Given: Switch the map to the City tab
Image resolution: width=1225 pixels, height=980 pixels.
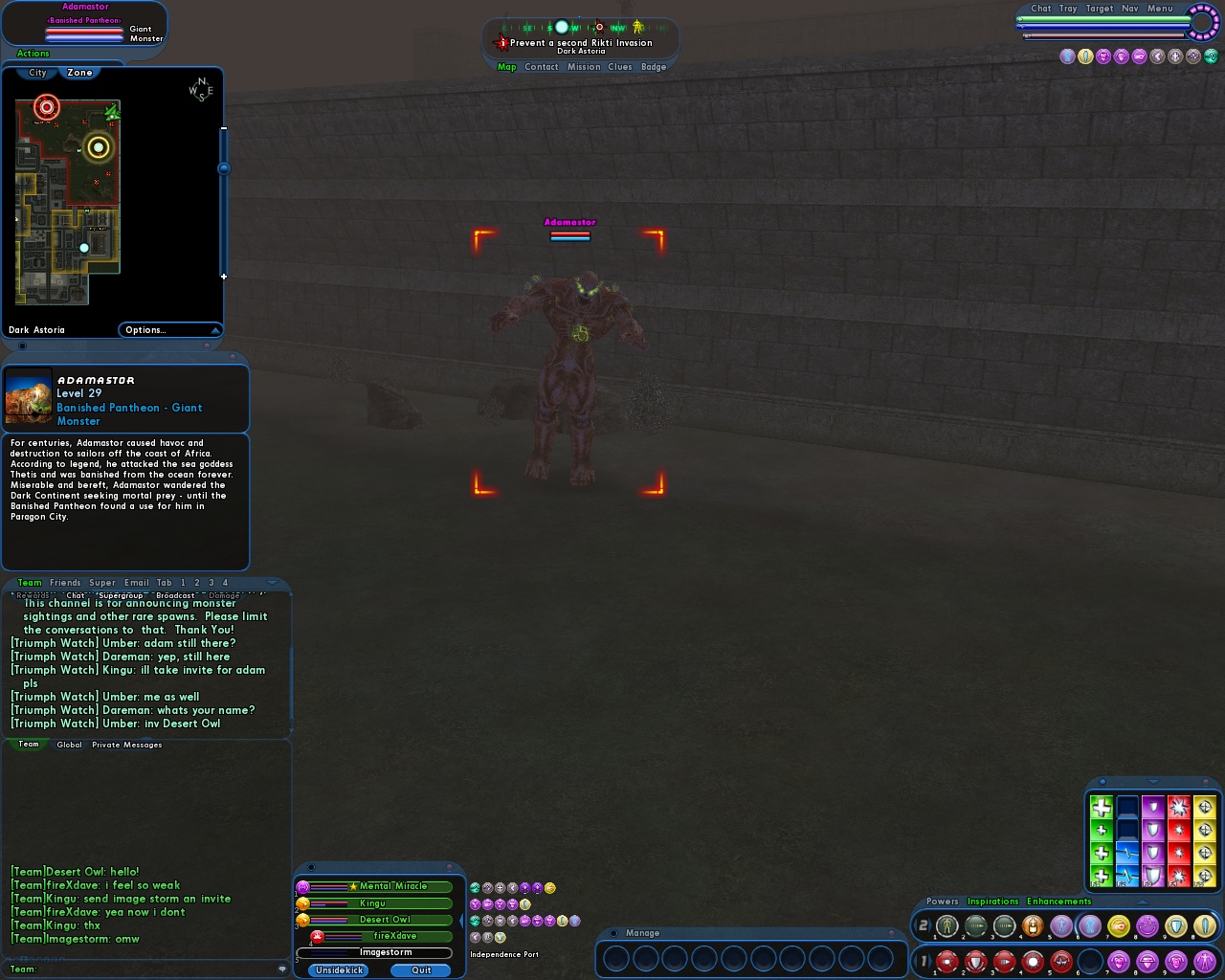Looking at the screenshot, I should click(x=35, y=73).
